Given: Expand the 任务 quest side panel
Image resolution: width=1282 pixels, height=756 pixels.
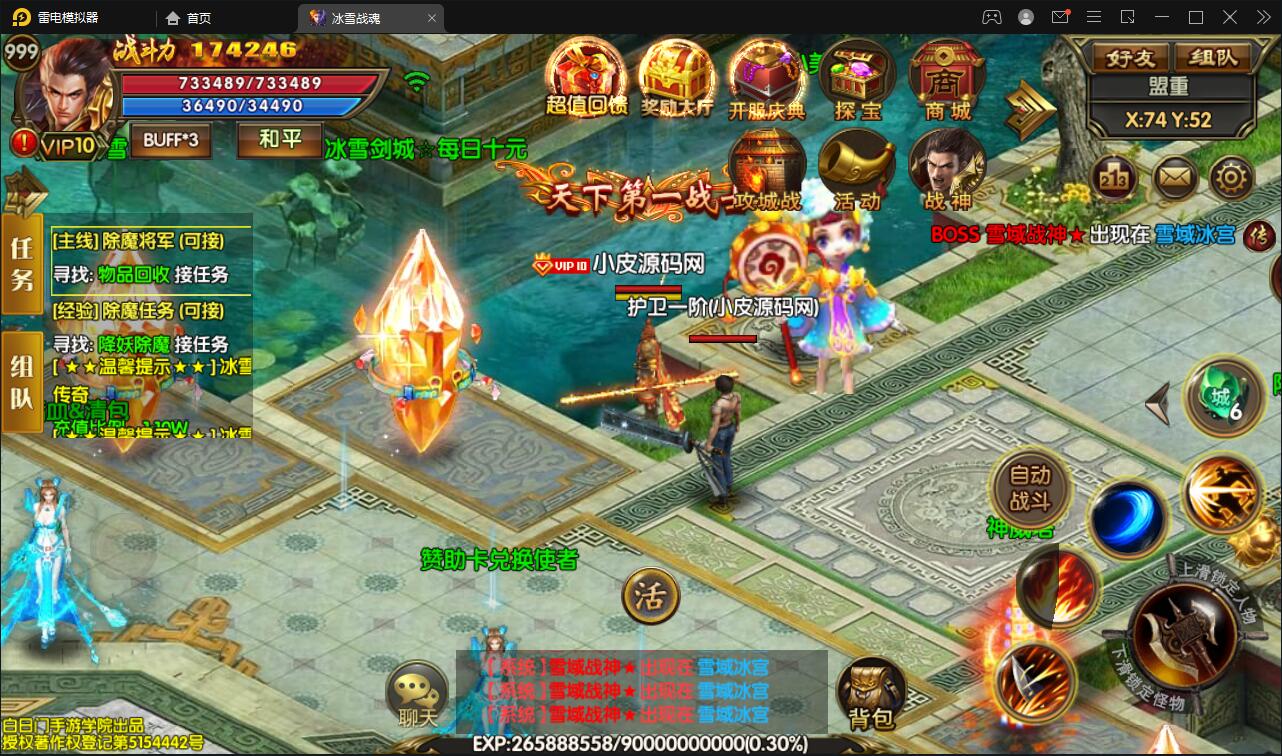Looking at the screenshot, I should pyautogui.click(x=20, y=266).
